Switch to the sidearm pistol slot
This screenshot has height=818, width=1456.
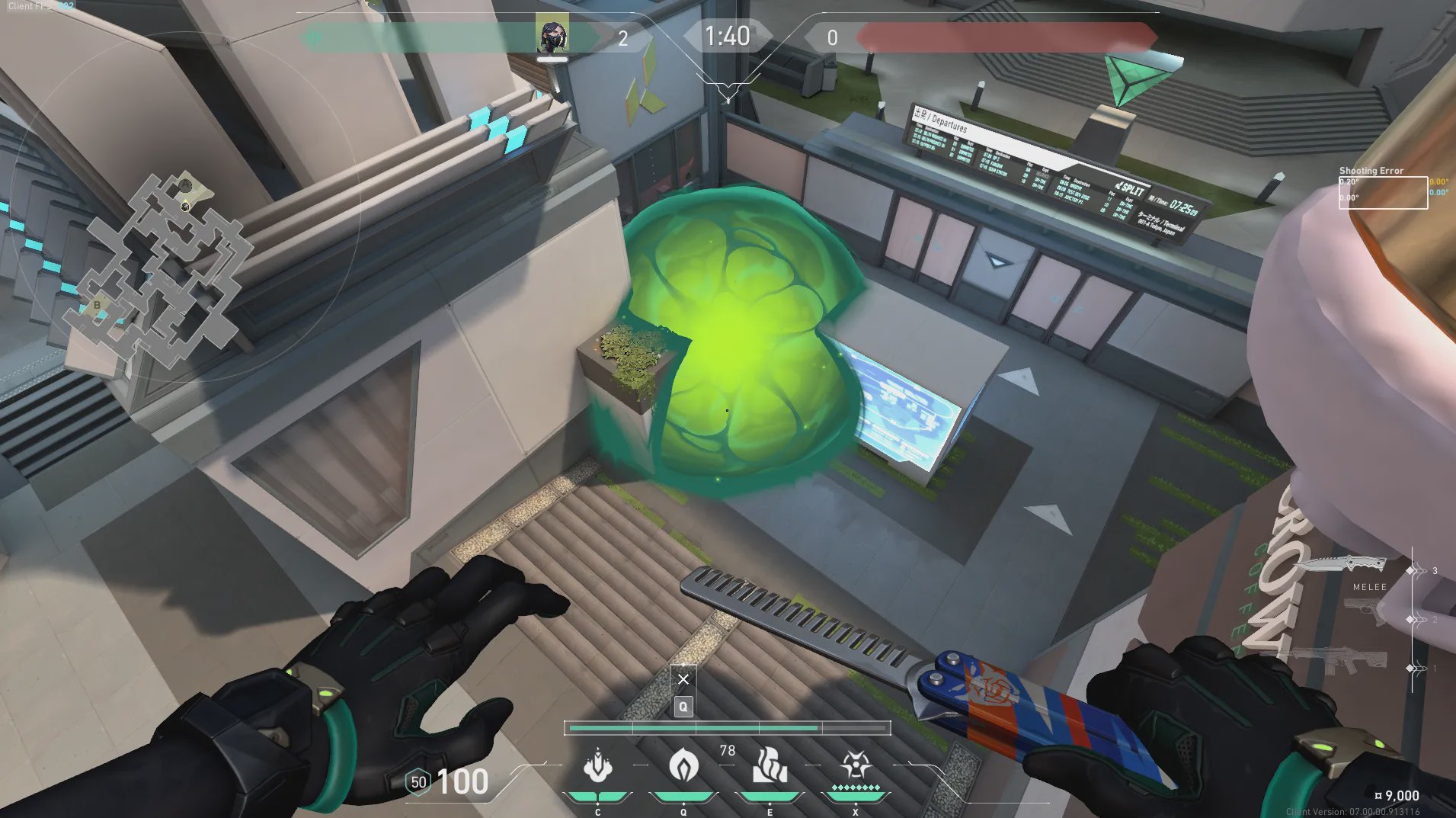pyautogui.click(x=1365, y=611)
